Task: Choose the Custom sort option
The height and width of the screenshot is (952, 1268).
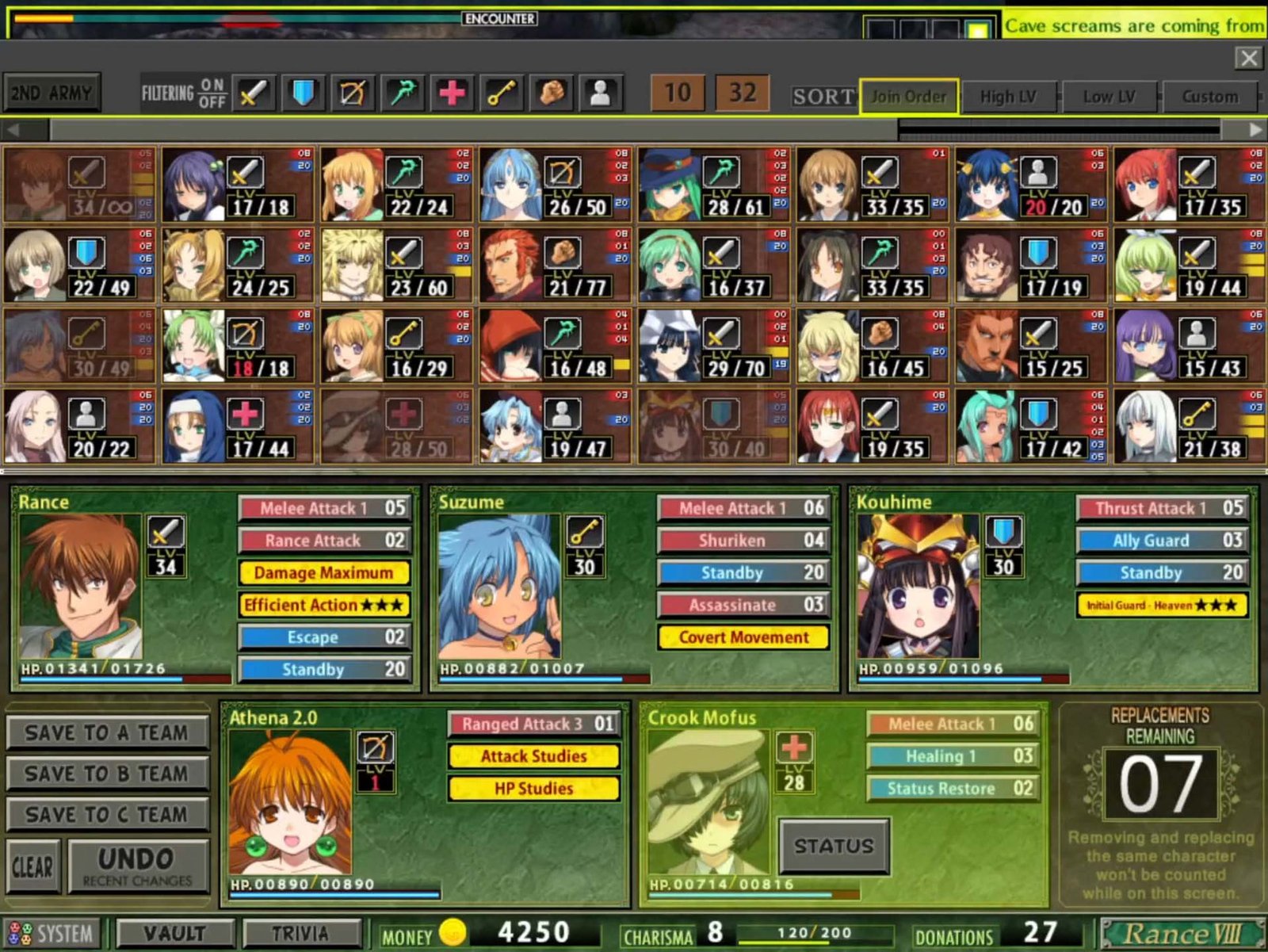Action: click(x=1209, y=97)
